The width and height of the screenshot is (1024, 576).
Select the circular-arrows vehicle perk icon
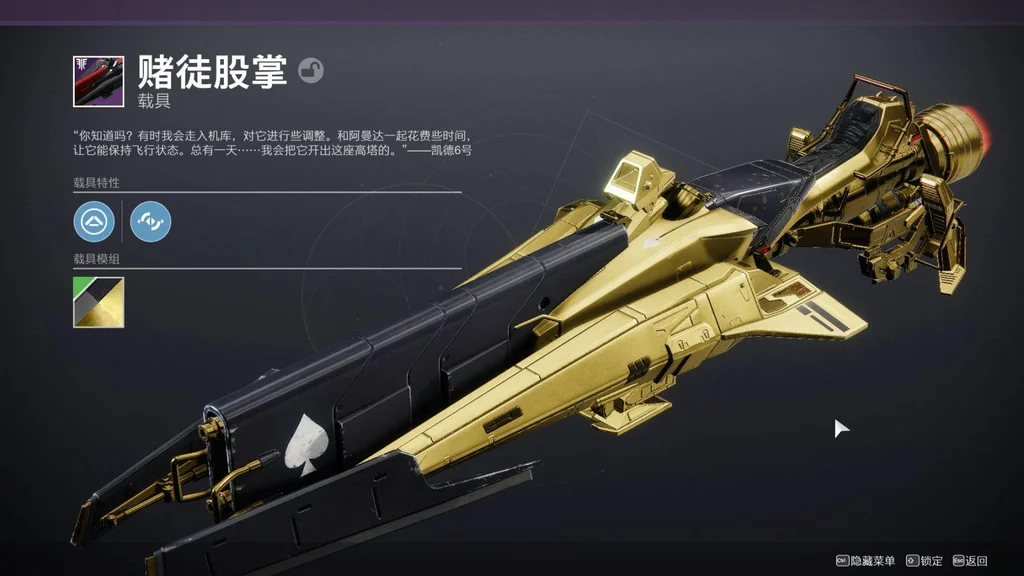[x=150, y=221]
